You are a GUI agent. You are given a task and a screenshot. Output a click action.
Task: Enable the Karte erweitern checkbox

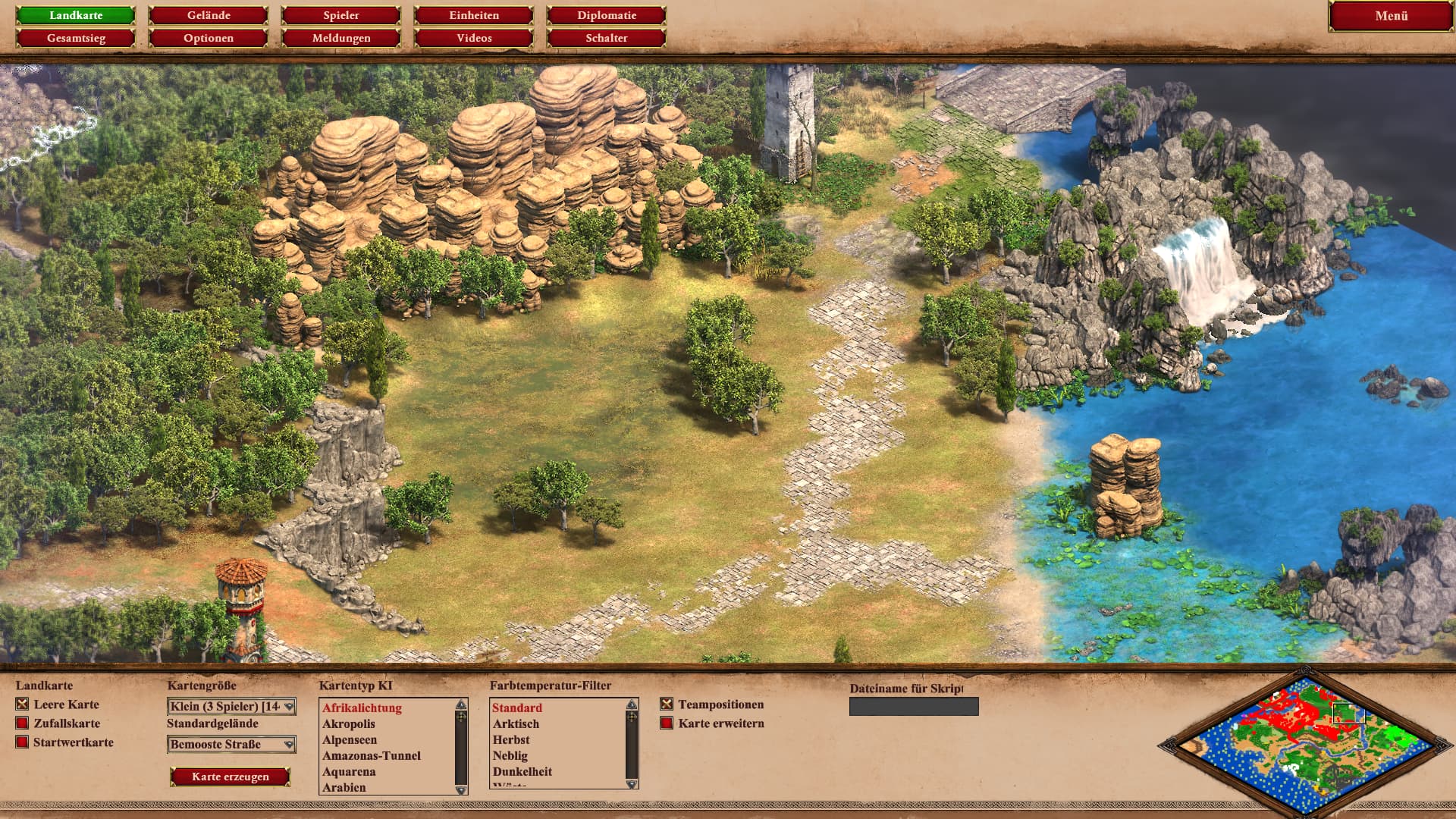667,723
